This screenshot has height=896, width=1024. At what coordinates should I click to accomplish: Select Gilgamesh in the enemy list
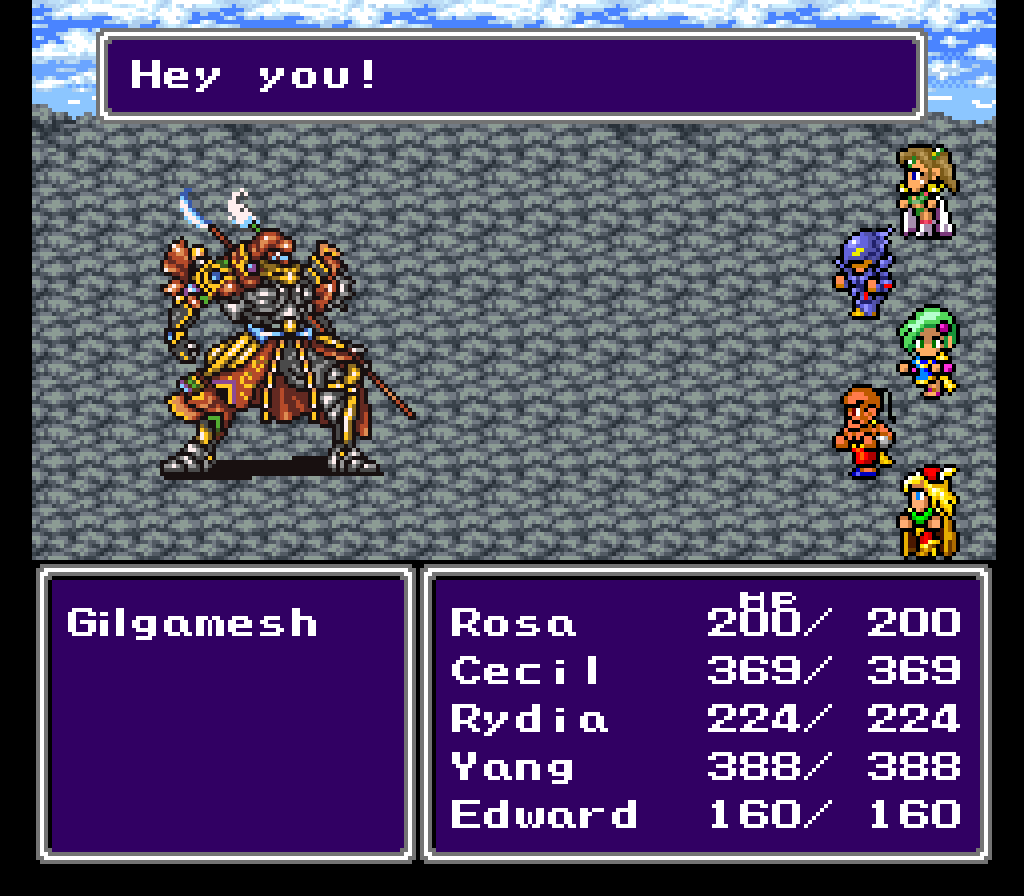(192, 623)
